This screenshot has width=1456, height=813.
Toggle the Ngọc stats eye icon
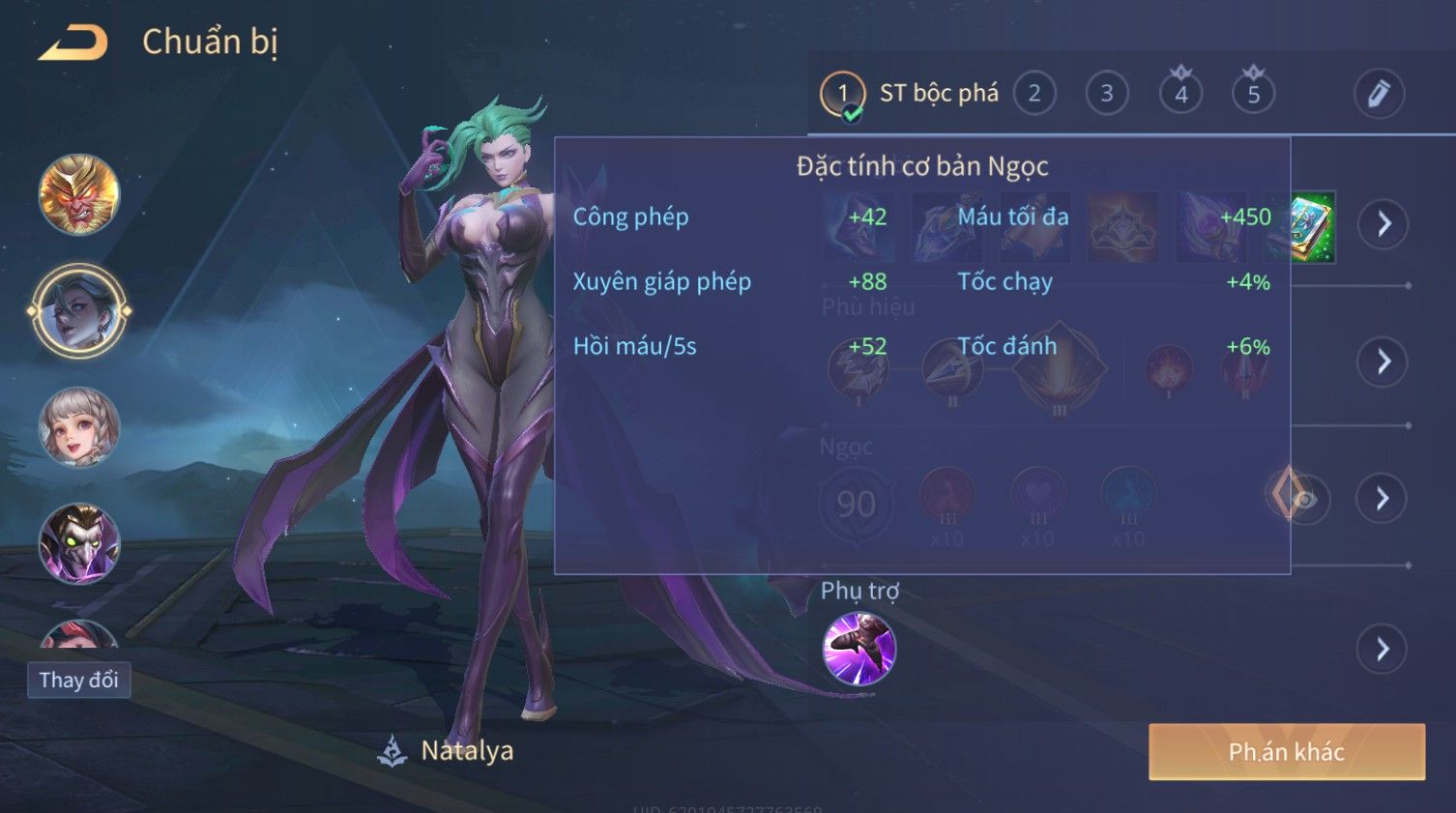point(1304,499)
